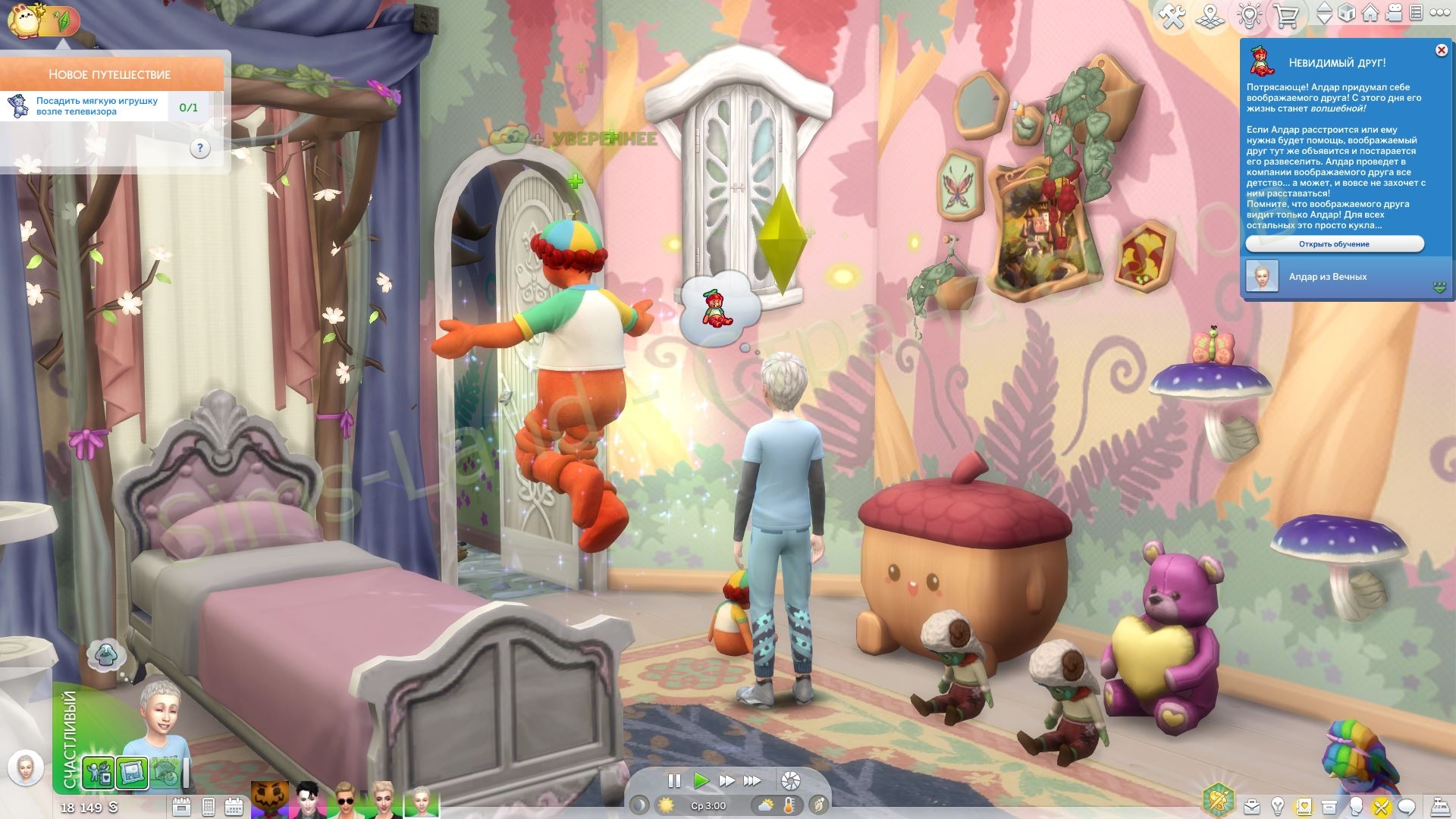Open the relationships speech bubble panel
The width and height of the screenshot is (1456, 819).
[x=1407, y=807]
